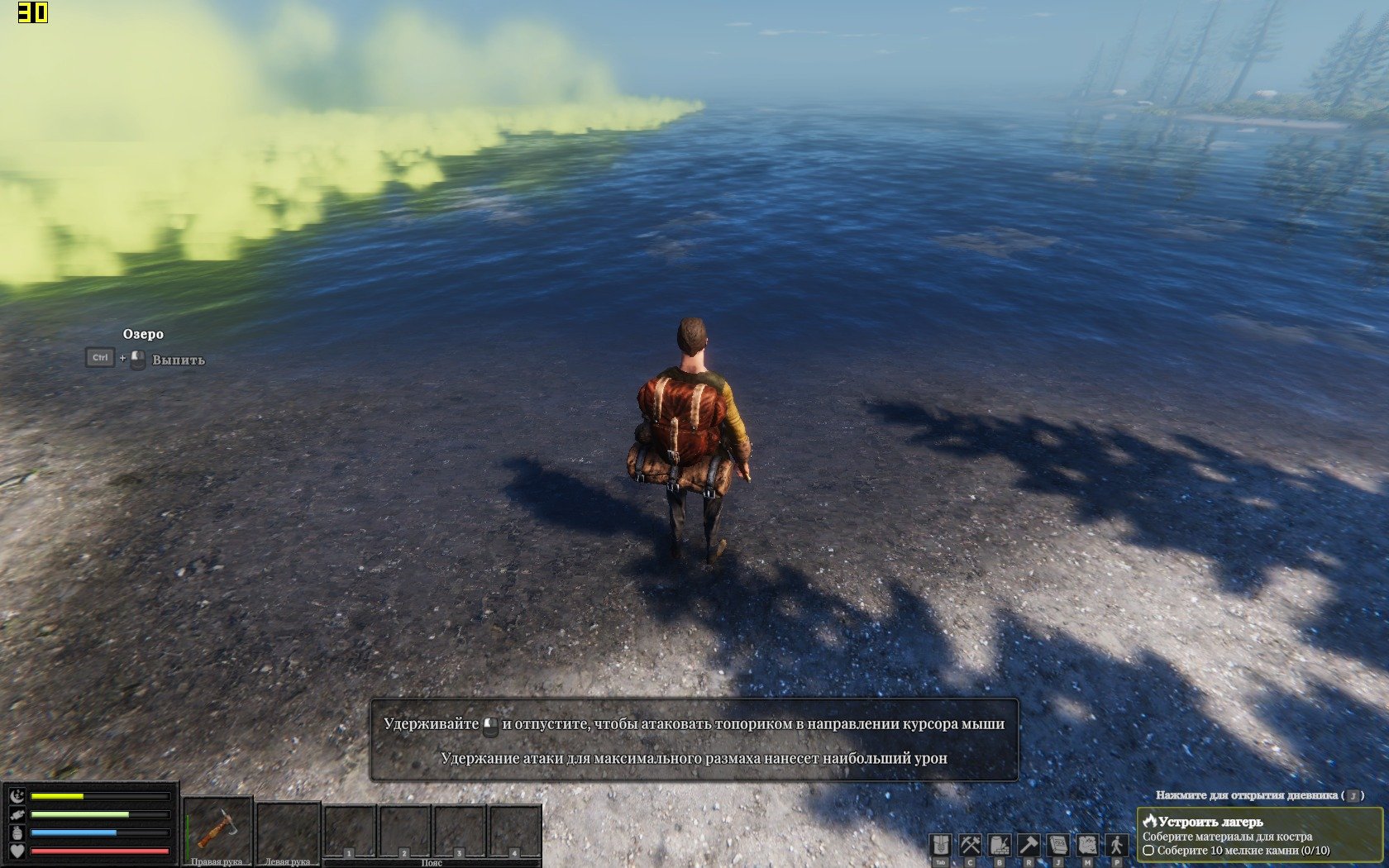Open the map icon
Image resolution: width=1389 pixels, height=868 pixels.
pyautogui.click(x=1087, y=845)
